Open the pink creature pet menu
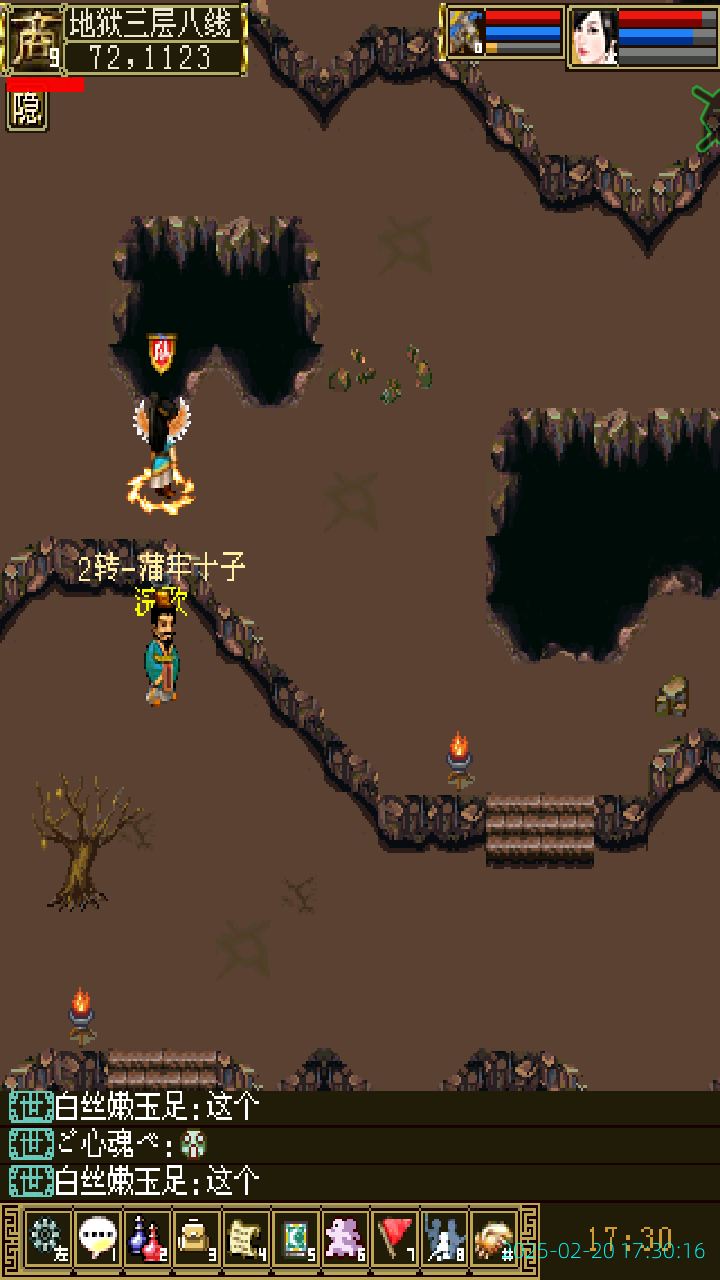 point(345,1240)
